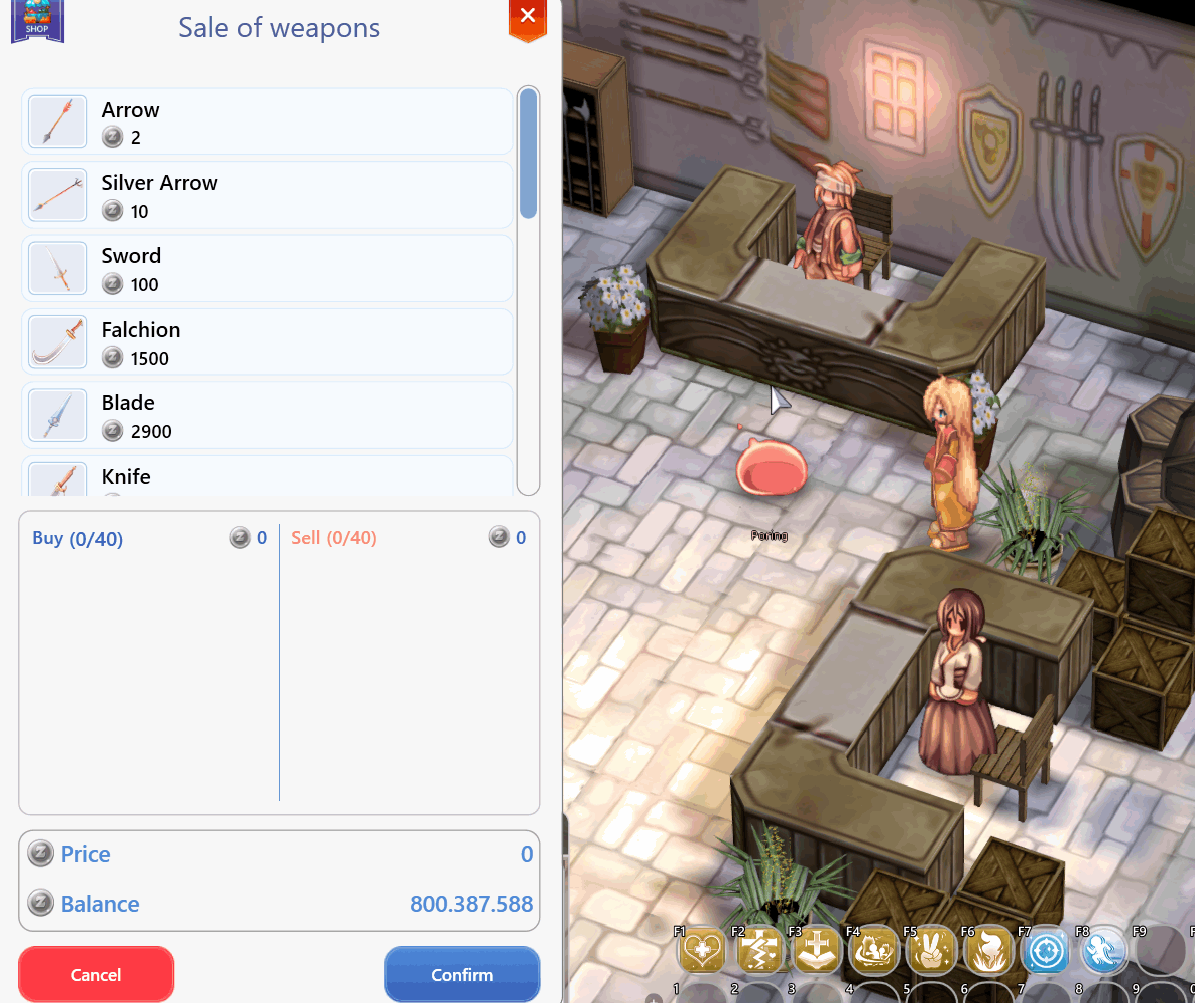Click the Knife shop entry
The height and width of the screenshot is (1003, 1195).
coord(267,478)
